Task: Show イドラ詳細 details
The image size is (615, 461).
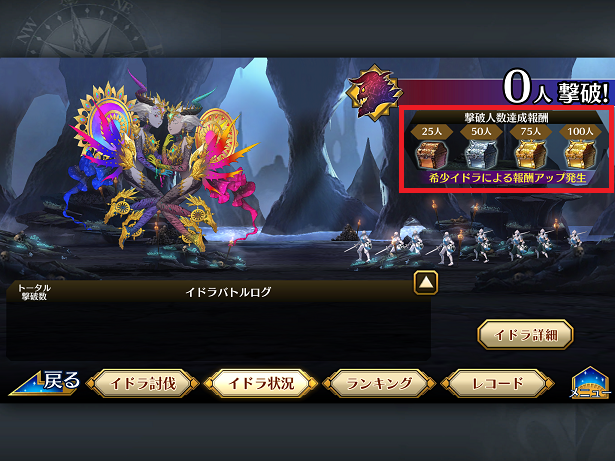Action: [525, 334]
